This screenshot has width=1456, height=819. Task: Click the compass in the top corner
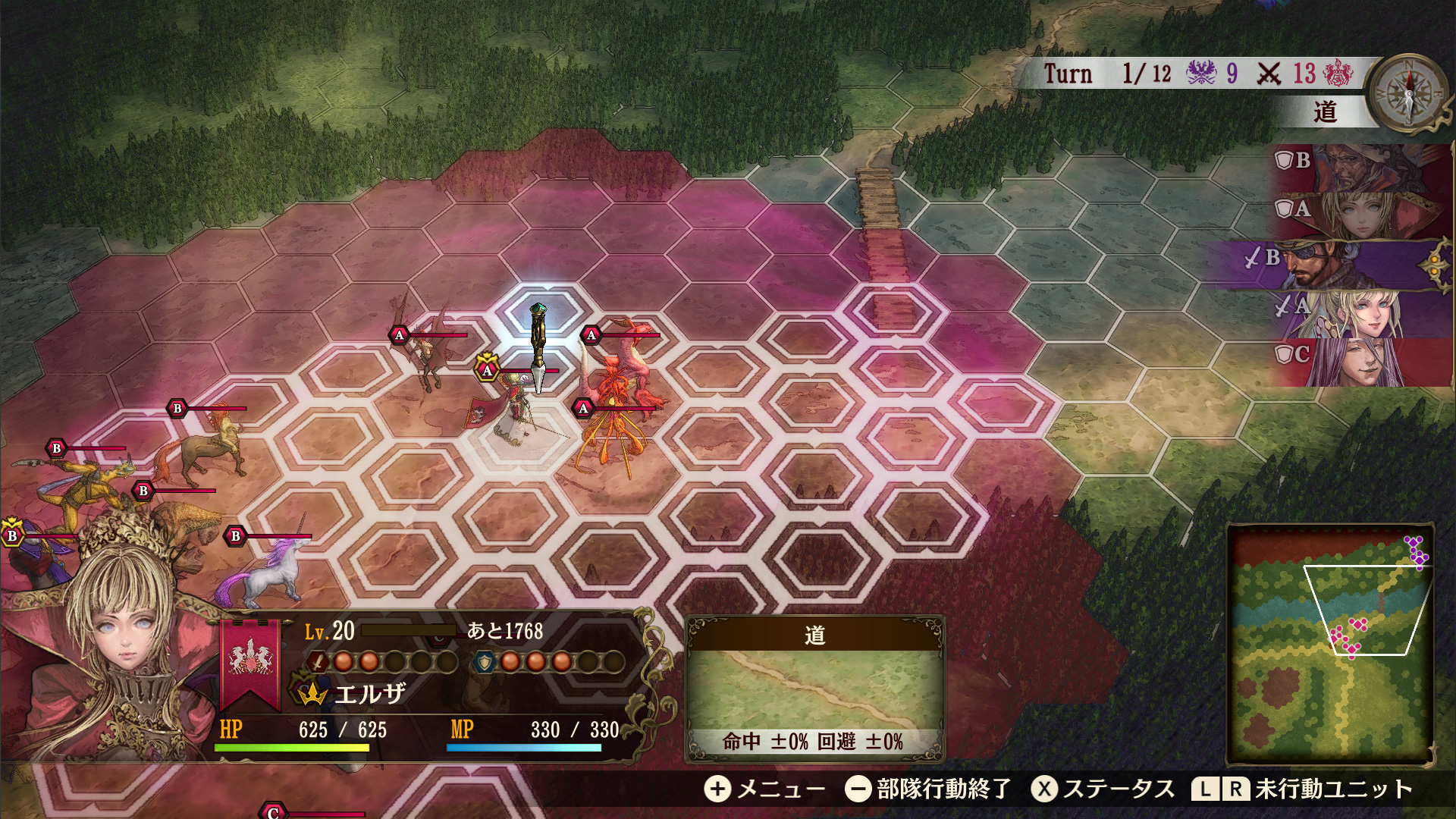1409,89
